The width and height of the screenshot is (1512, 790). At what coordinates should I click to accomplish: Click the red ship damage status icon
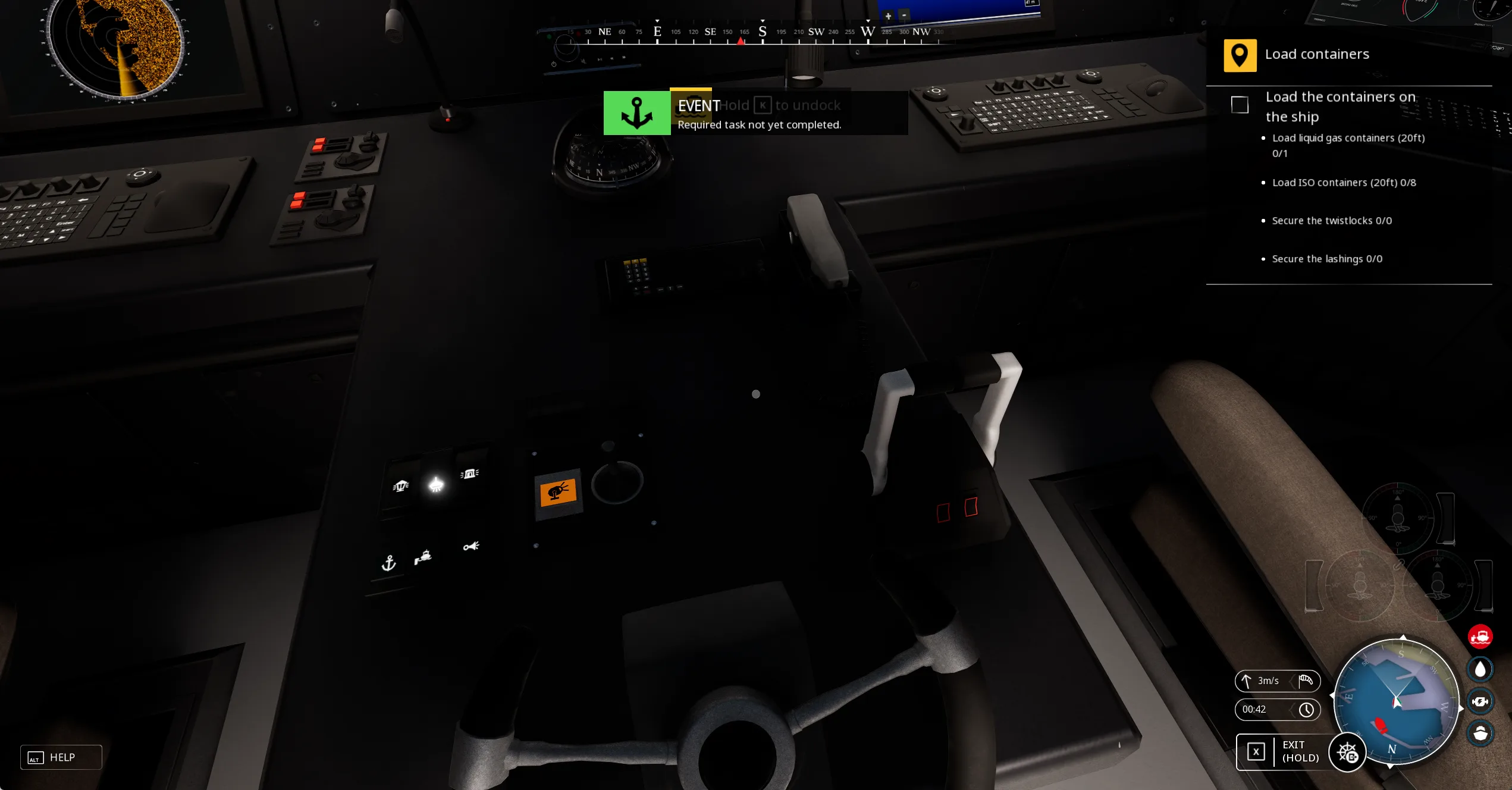point(1480,637)
